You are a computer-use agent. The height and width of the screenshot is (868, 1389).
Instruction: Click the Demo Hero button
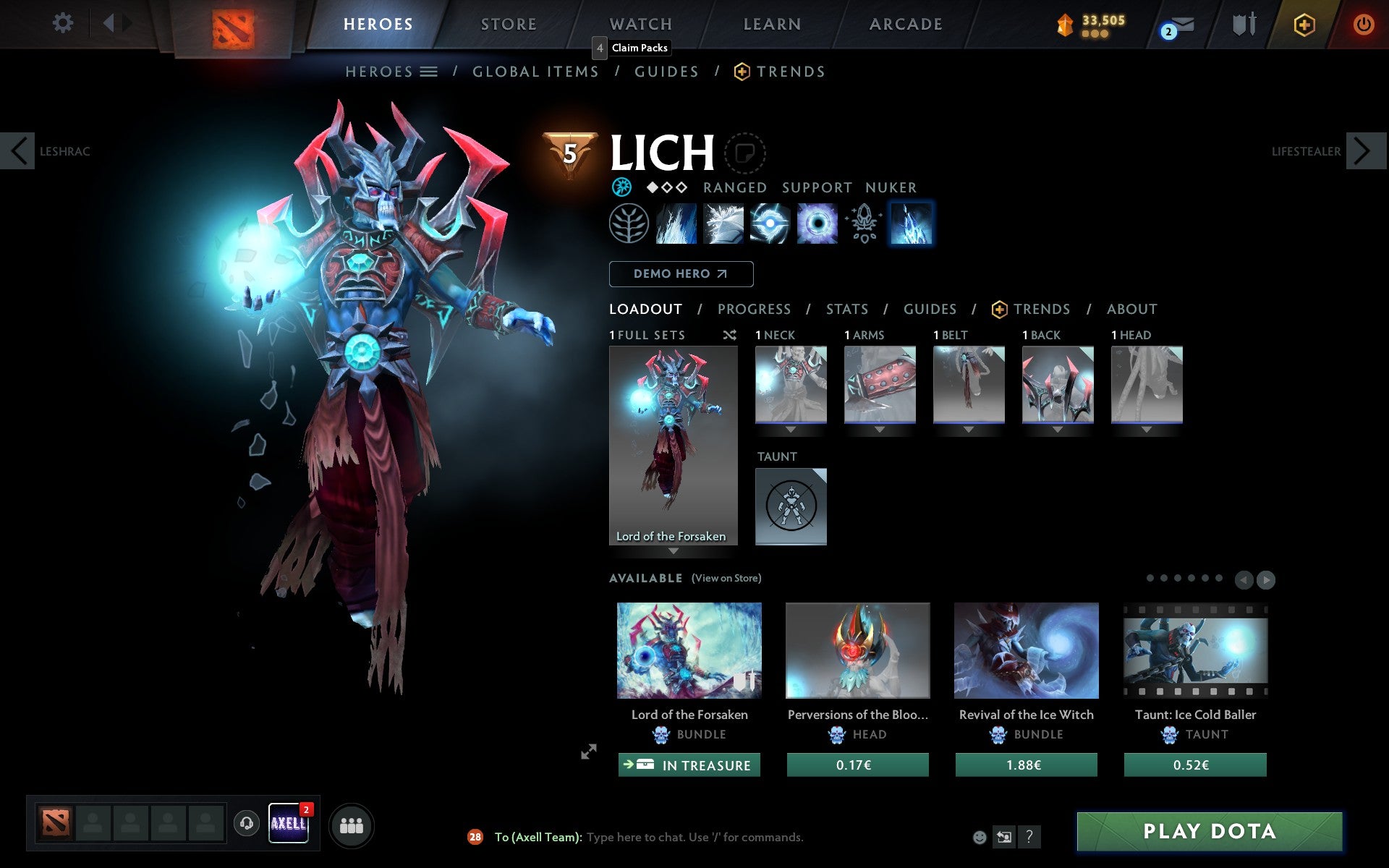[x=681, y=274]
